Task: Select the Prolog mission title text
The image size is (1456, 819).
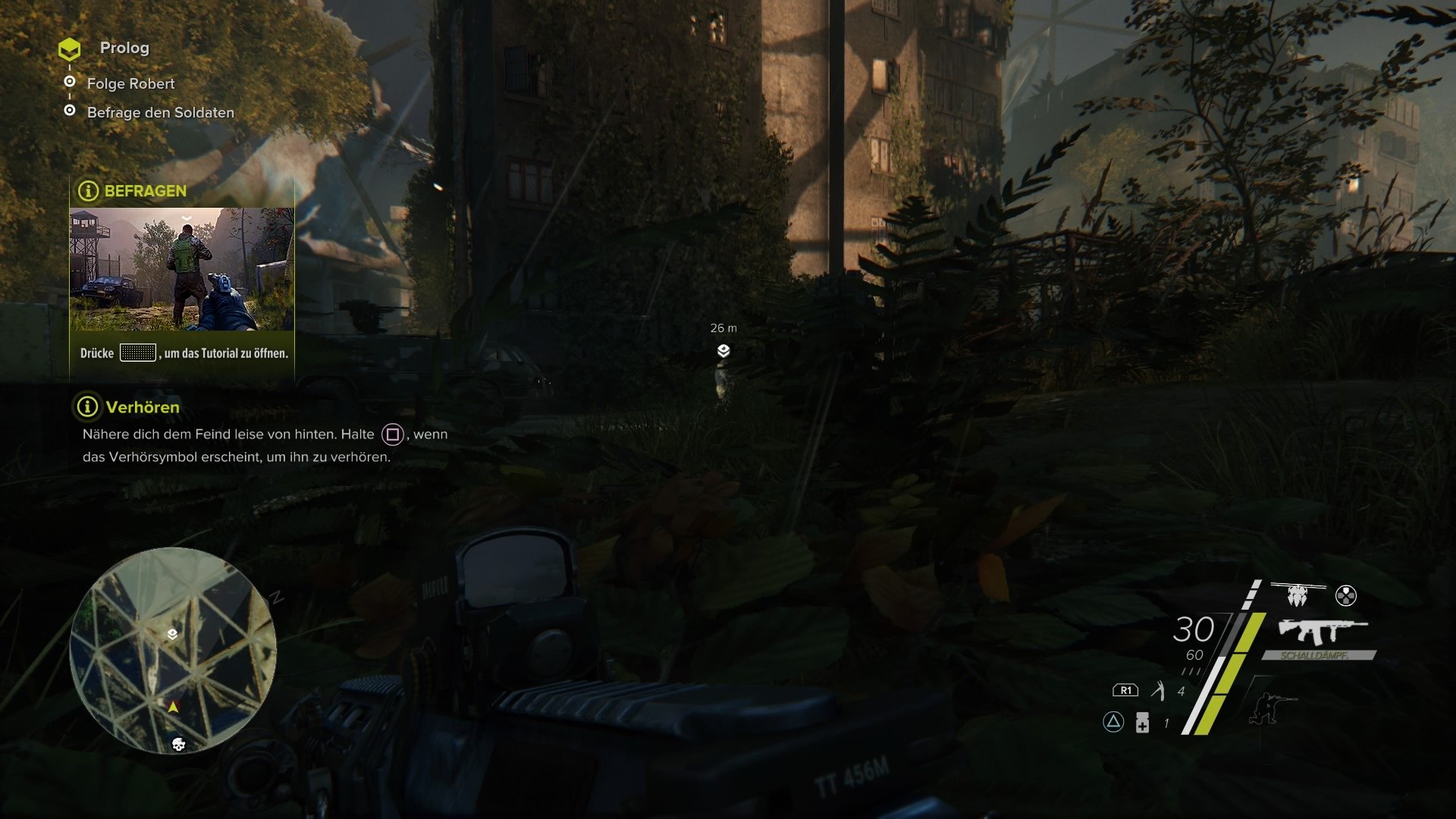Action: pos(124,49)
